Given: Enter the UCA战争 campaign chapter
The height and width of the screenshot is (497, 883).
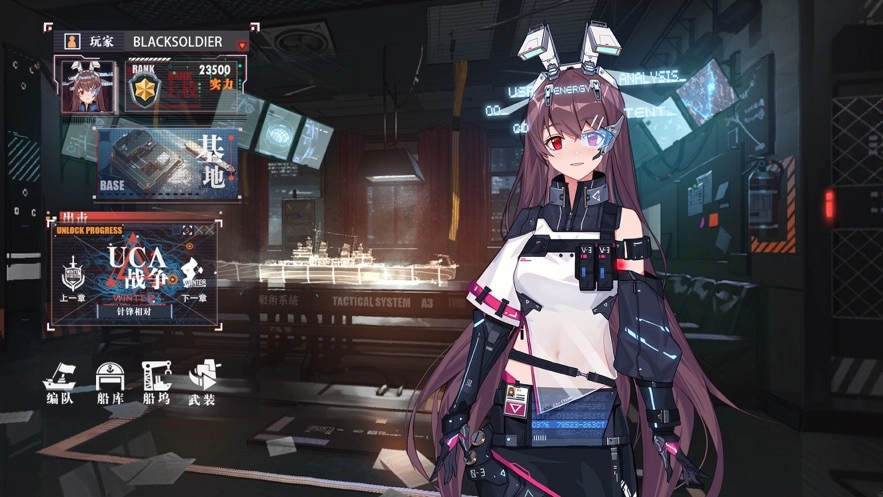Looking at the screenshot, I should coord(134,268).
